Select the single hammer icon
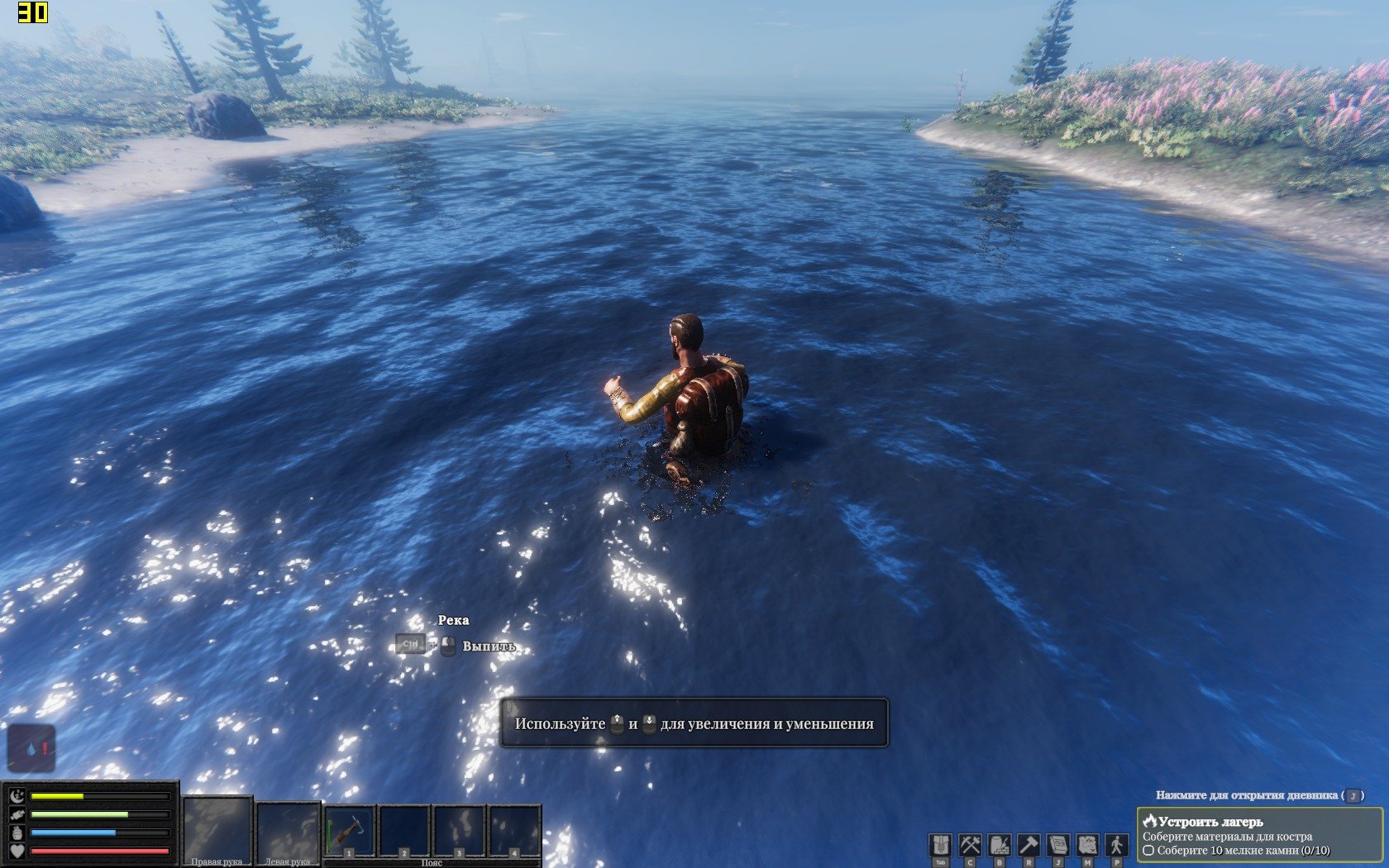Screen dimensions: 1389x868 [x=1029, y=845]
